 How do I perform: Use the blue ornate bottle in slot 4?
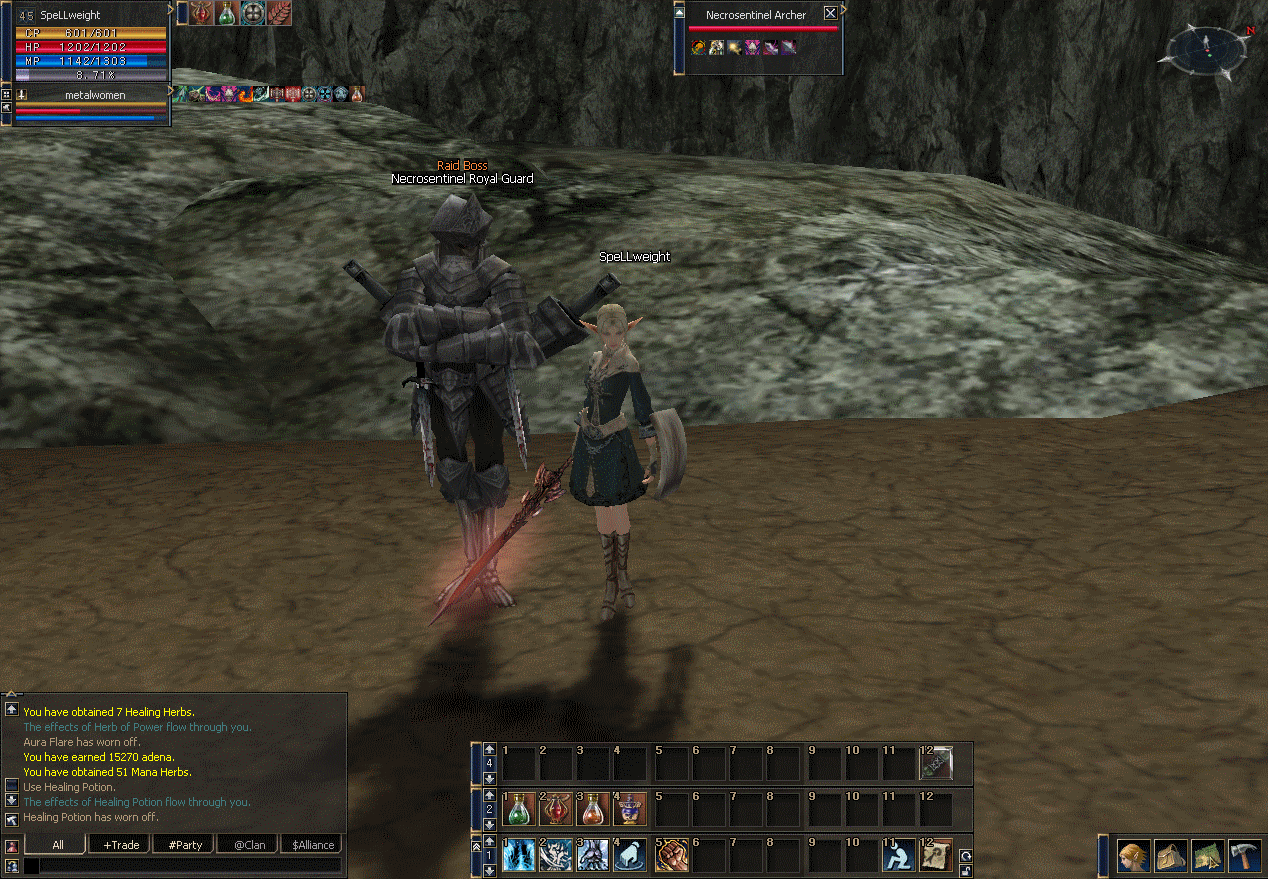click(630, 808)
